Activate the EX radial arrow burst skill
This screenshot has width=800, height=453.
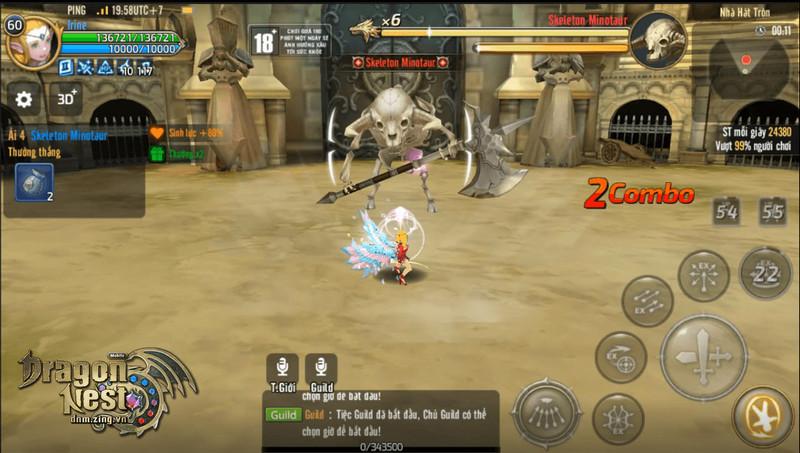pos(703,275)
